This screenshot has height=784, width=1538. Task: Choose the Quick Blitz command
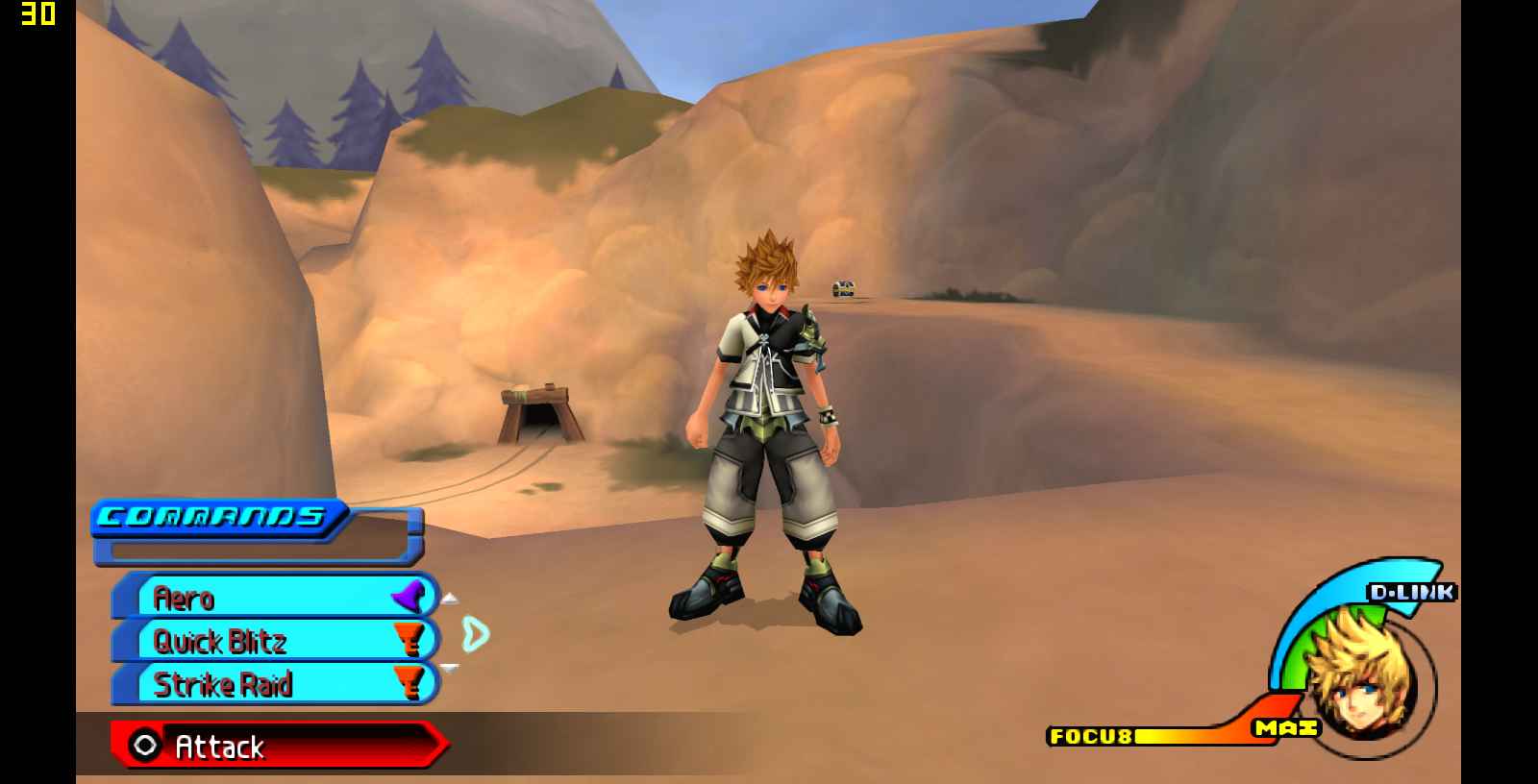pos(275,641)
